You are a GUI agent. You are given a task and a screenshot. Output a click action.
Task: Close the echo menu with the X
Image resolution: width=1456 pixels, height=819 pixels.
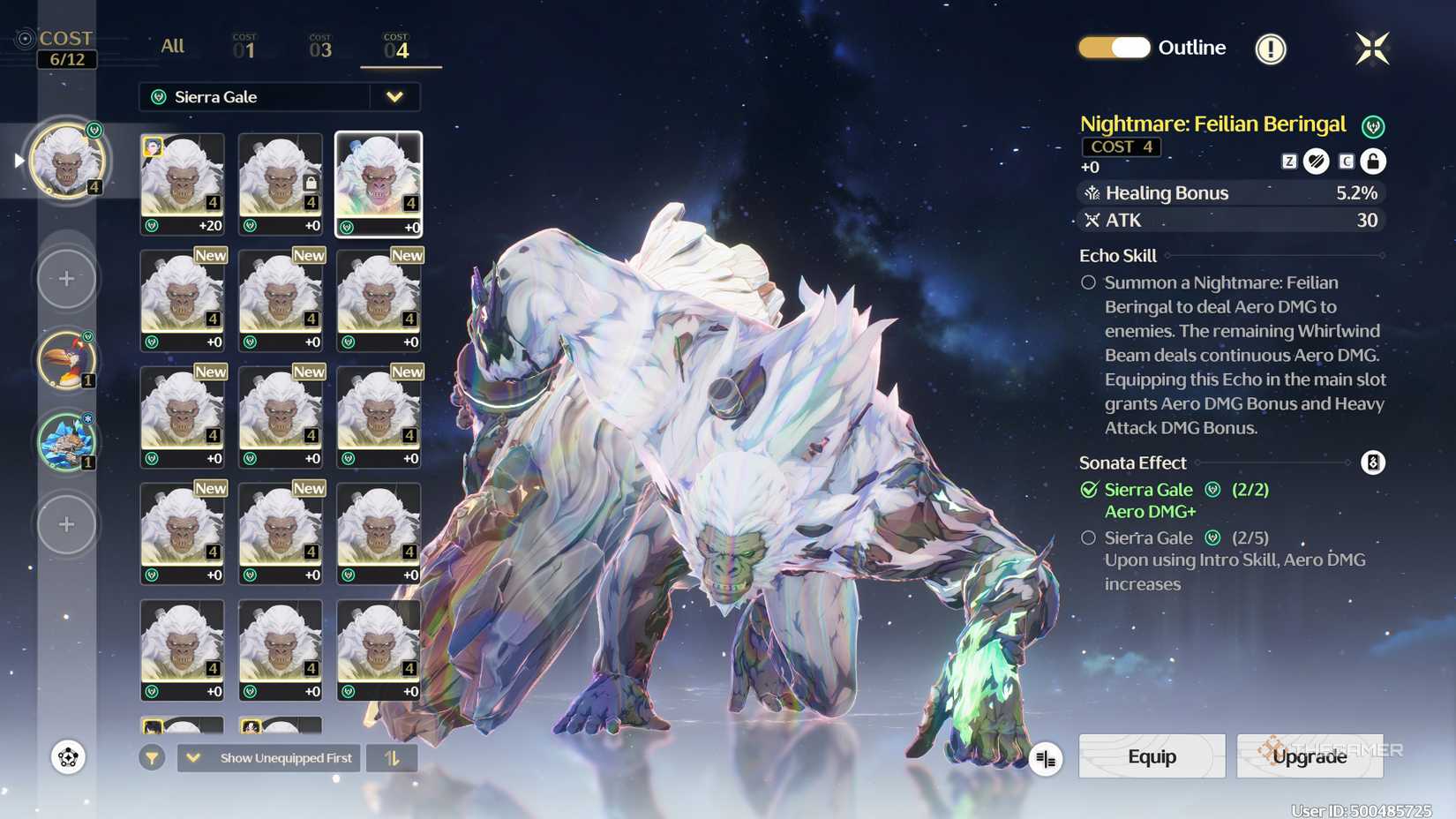1372,49
